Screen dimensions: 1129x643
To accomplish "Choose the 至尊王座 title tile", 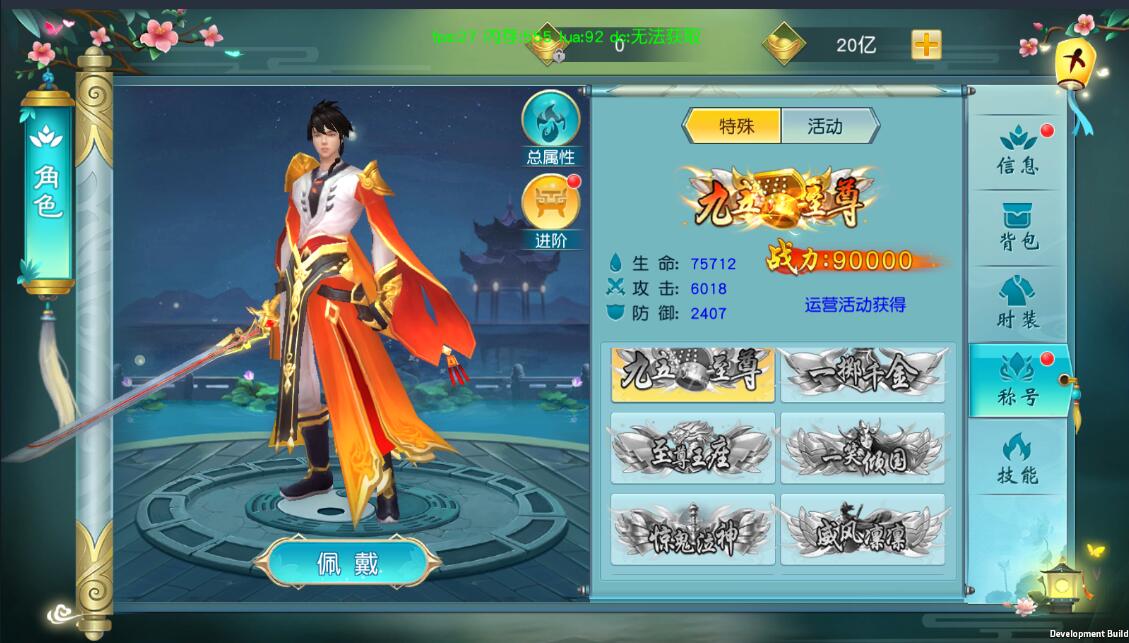I will click(692, 453).
